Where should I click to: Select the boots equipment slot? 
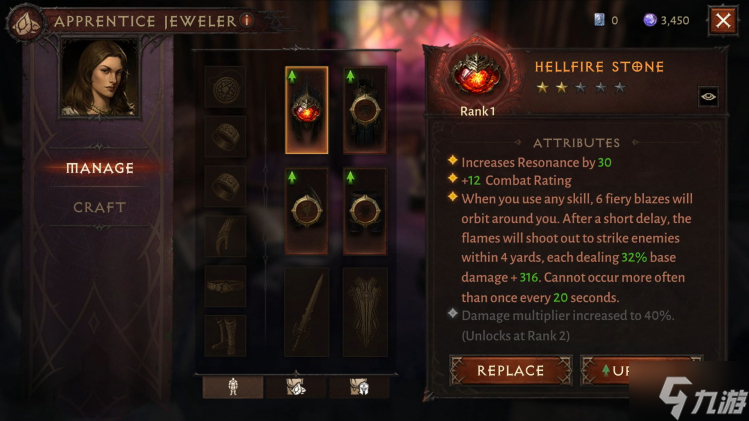tap(225, 336)
